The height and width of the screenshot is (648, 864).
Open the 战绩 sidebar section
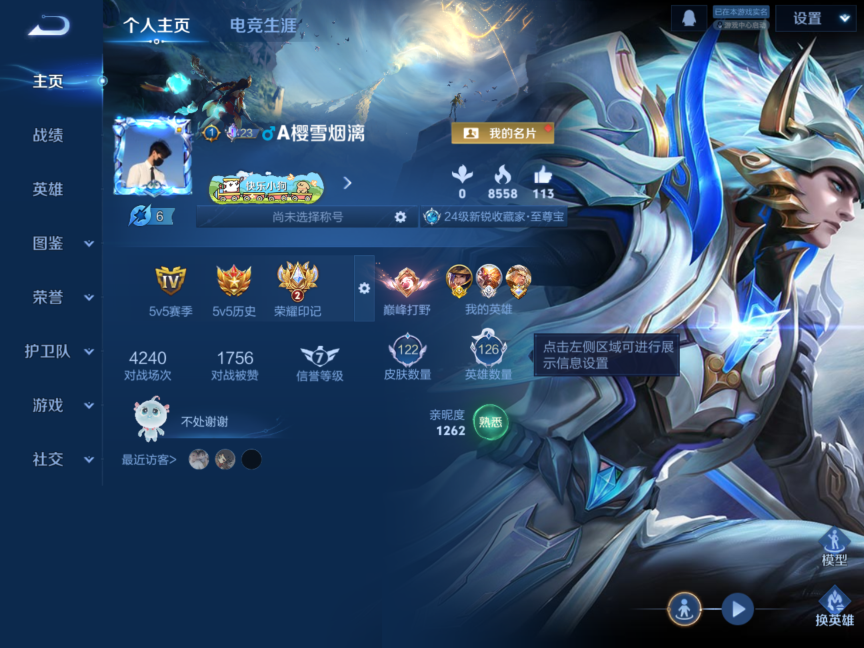48,135
